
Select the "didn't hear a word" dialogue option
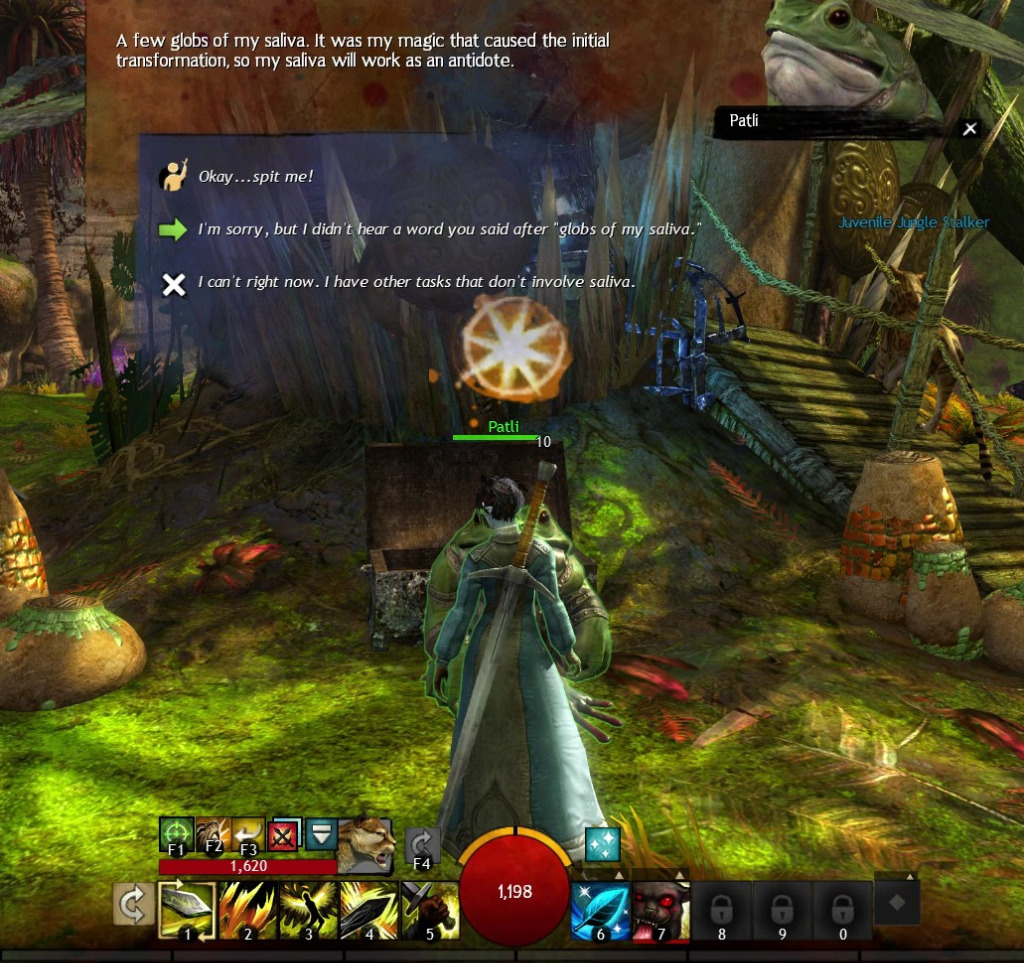tap(449, 230)
